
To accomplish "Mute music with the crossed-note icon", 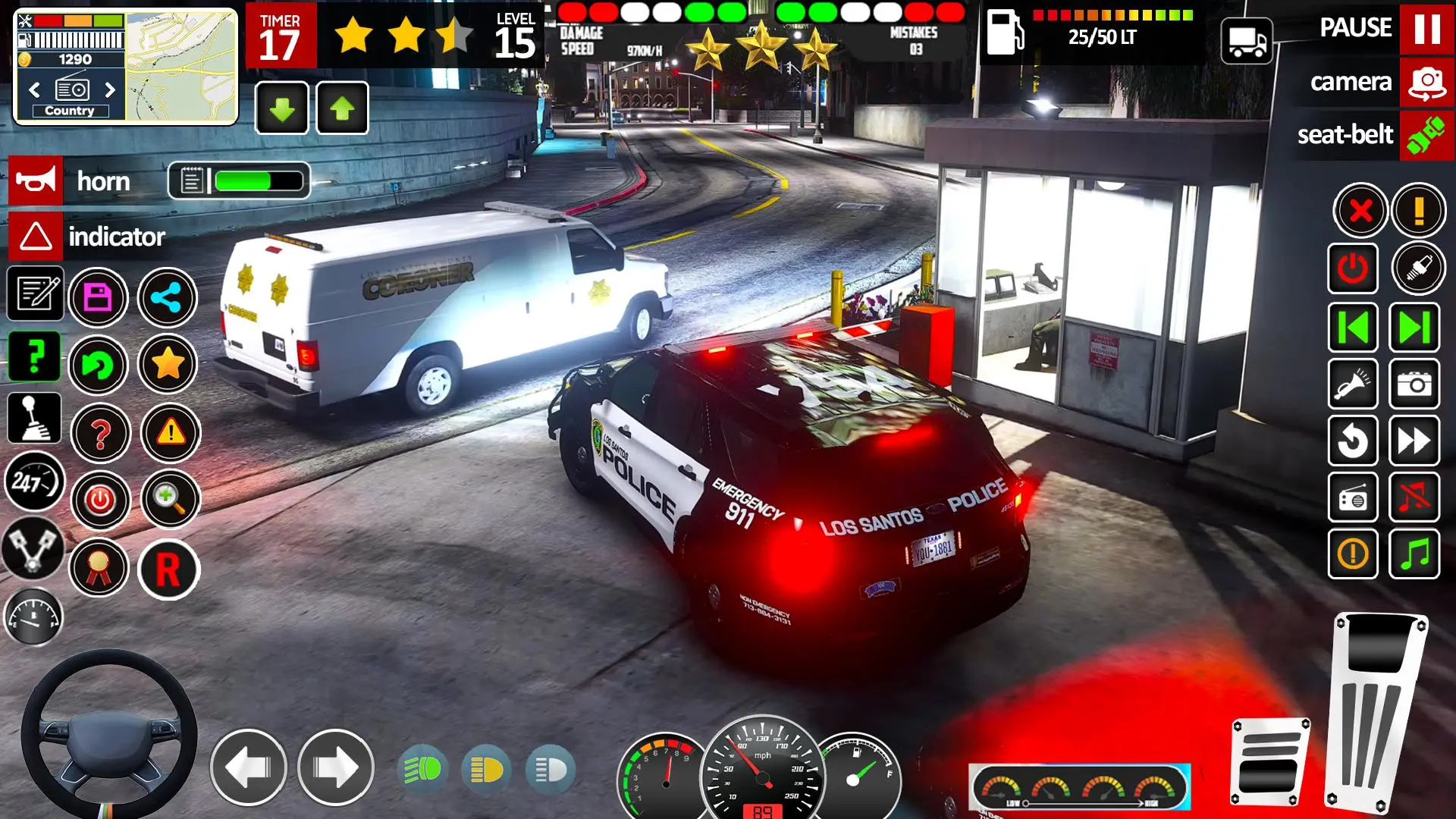I will pos(1414,498).
